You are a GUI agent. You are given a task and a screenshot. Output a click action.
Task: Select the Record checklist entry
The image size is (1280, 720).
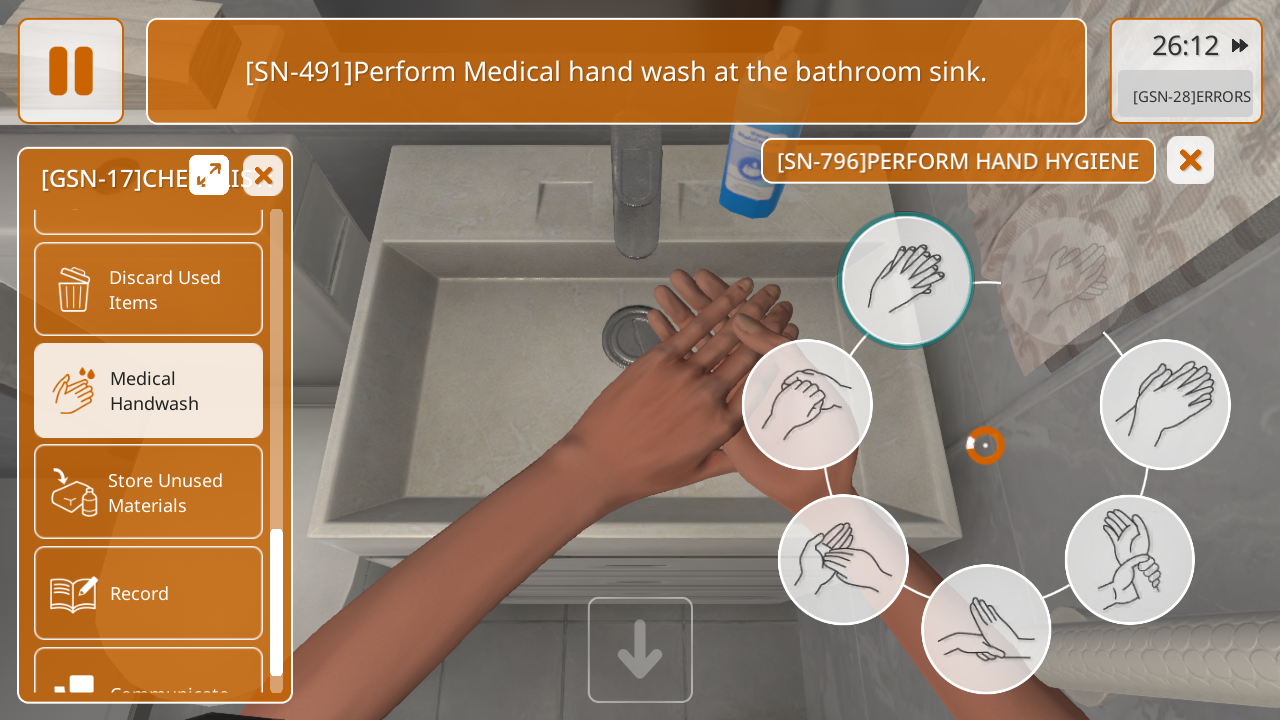[148, 593]
